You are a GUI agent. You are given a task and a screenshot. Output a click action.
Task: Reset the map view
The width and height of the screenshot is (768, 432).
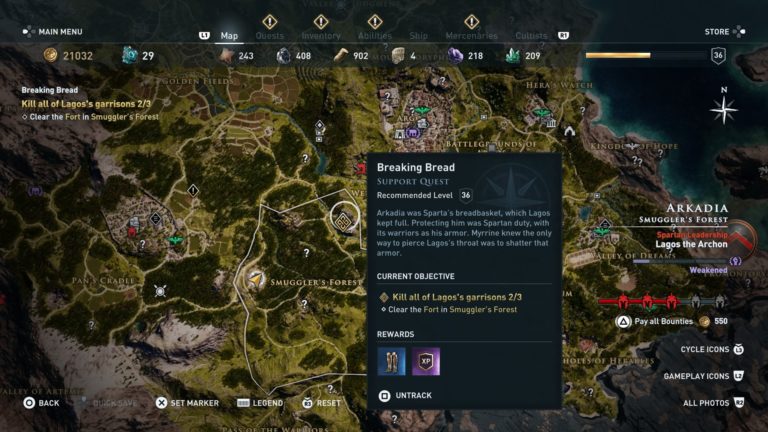click(x=321, y=403)
